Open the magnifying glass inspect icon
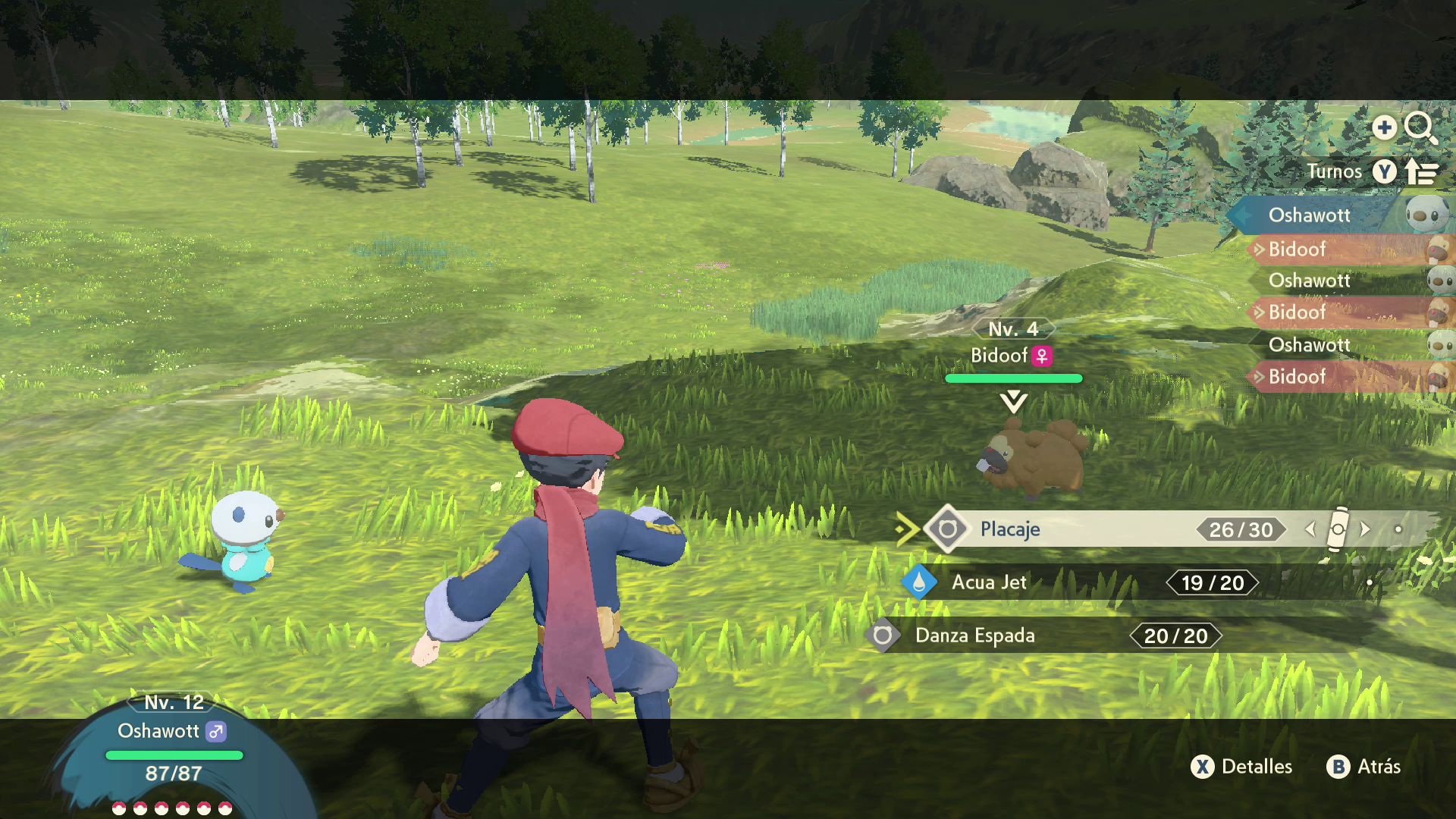1456x819 pixels. [x=1420, y=127]
